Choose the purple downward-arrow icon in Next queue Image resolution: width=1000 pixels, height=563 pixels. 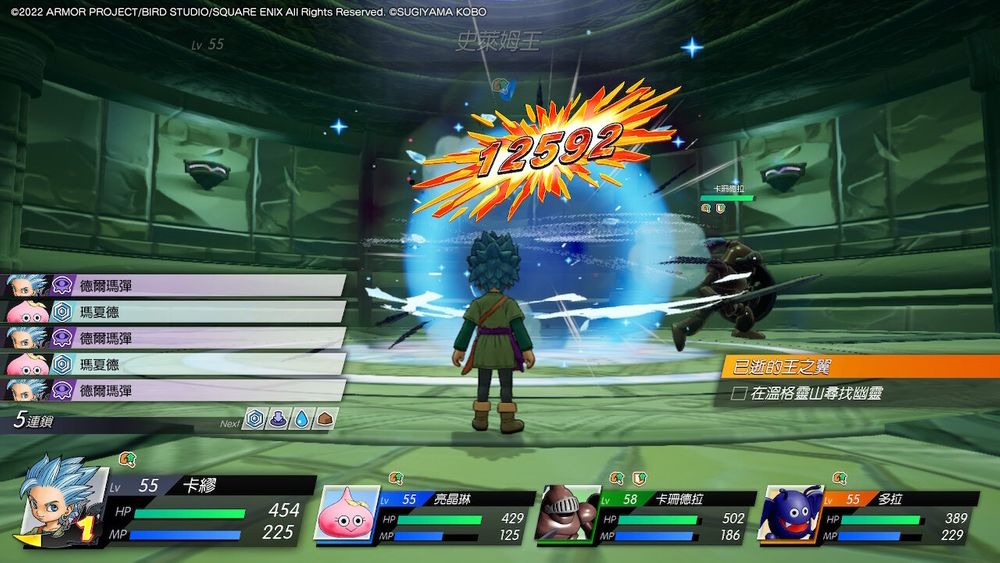click(x=279, y=421)
